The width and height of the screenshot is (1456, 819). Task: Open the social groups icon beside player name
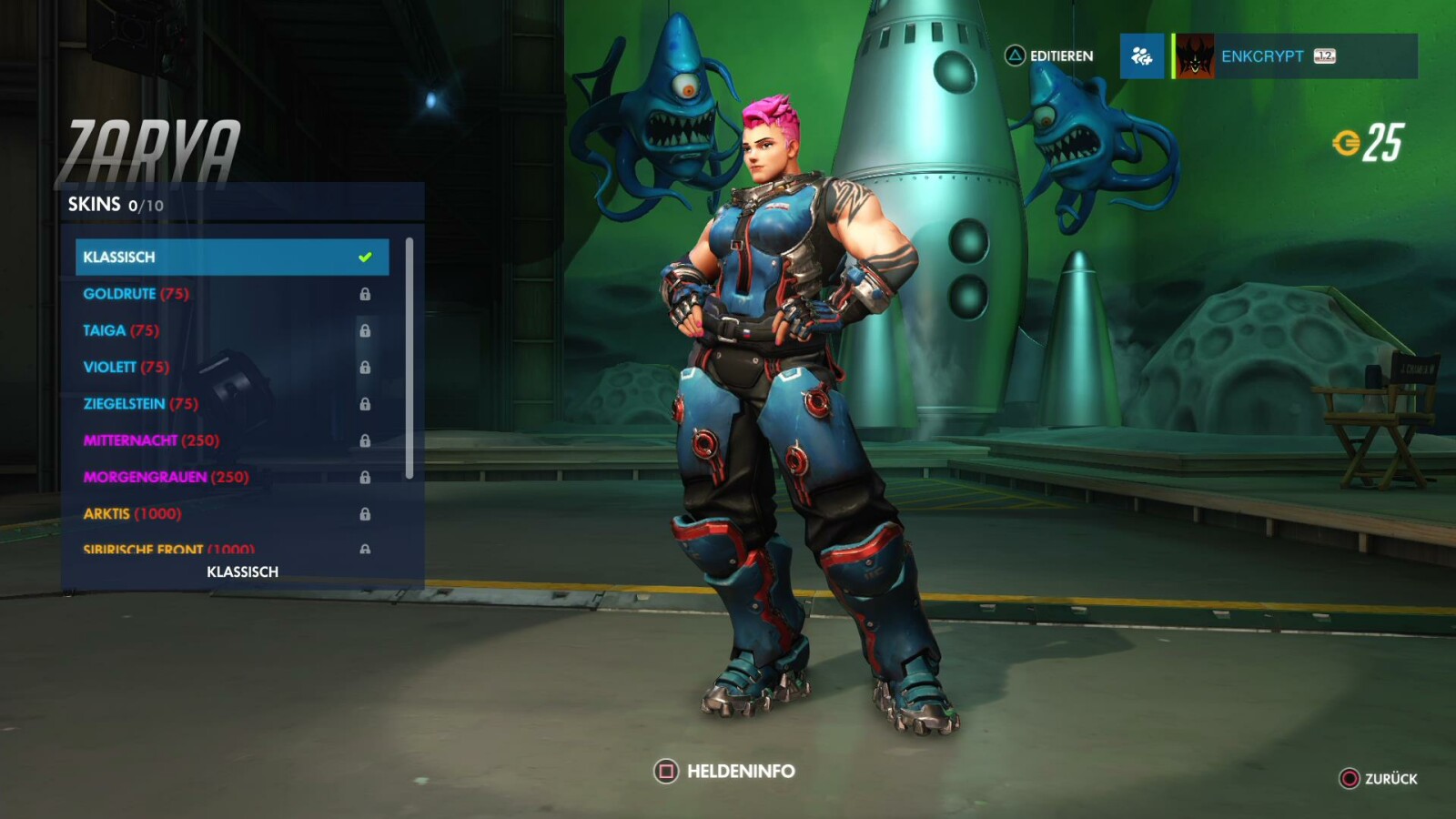[x=1141, y=56]
